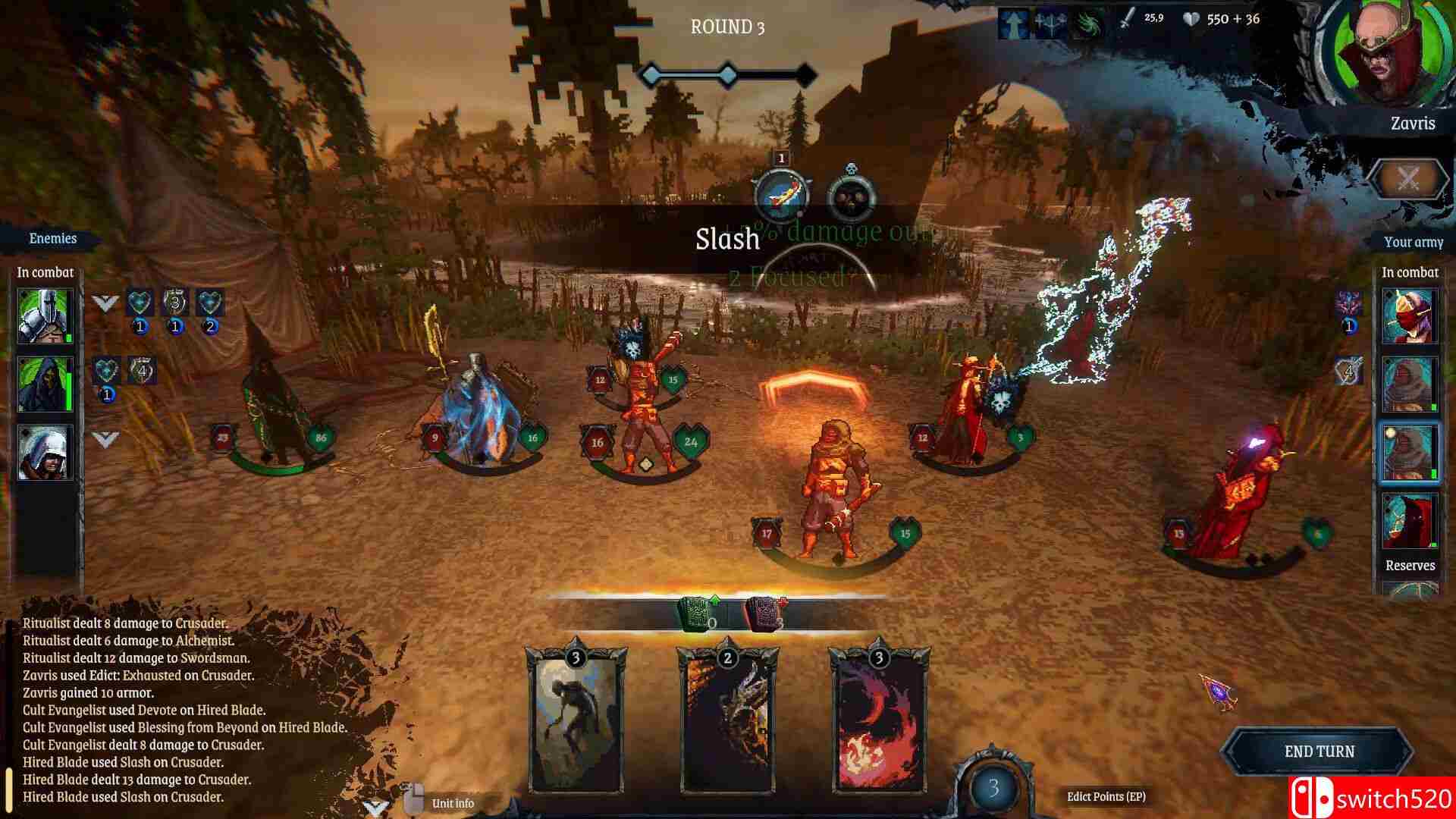Click the green dragon claw buff icon
Image resolution: width=1456 pixels, height=819 pixels.
[x=1091, y=20]
